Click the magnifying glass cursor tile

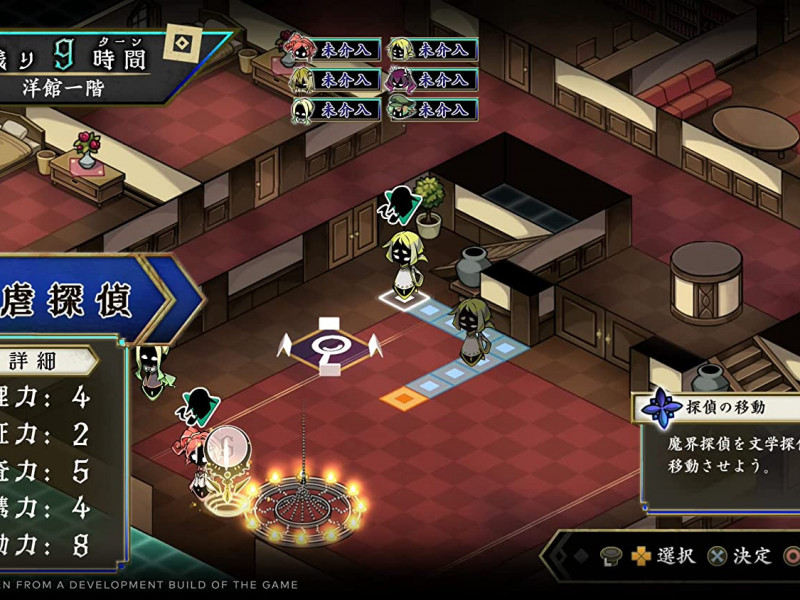pyautogui.click(x=329, y=346)
